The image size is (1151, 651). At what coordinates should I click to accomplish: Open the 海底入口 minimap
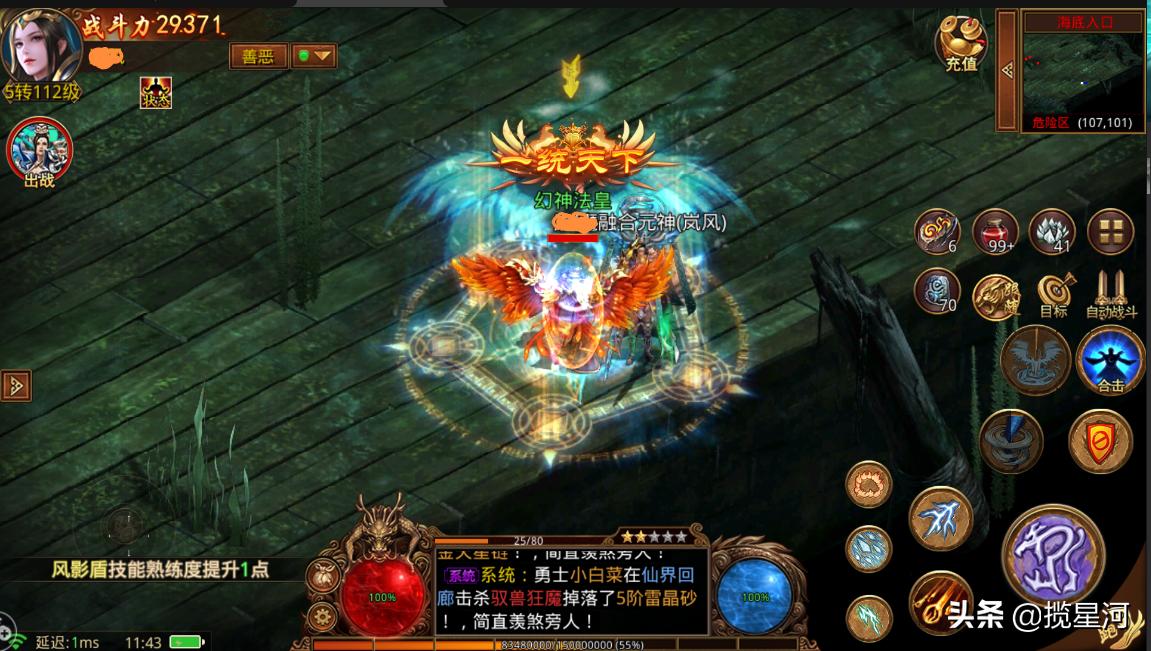point(1084,68)
